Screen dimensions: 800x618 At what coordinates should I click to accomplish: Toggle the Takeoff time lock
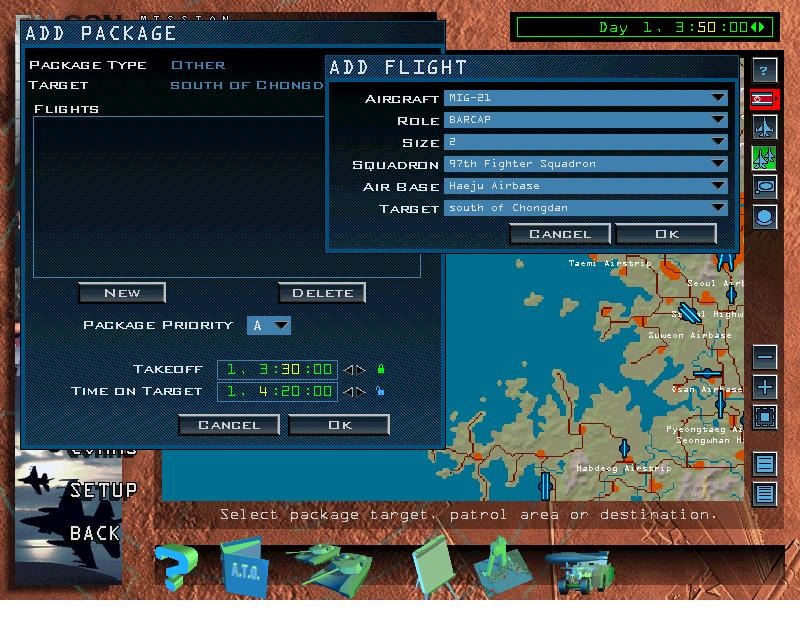click(x=380, y=369)
